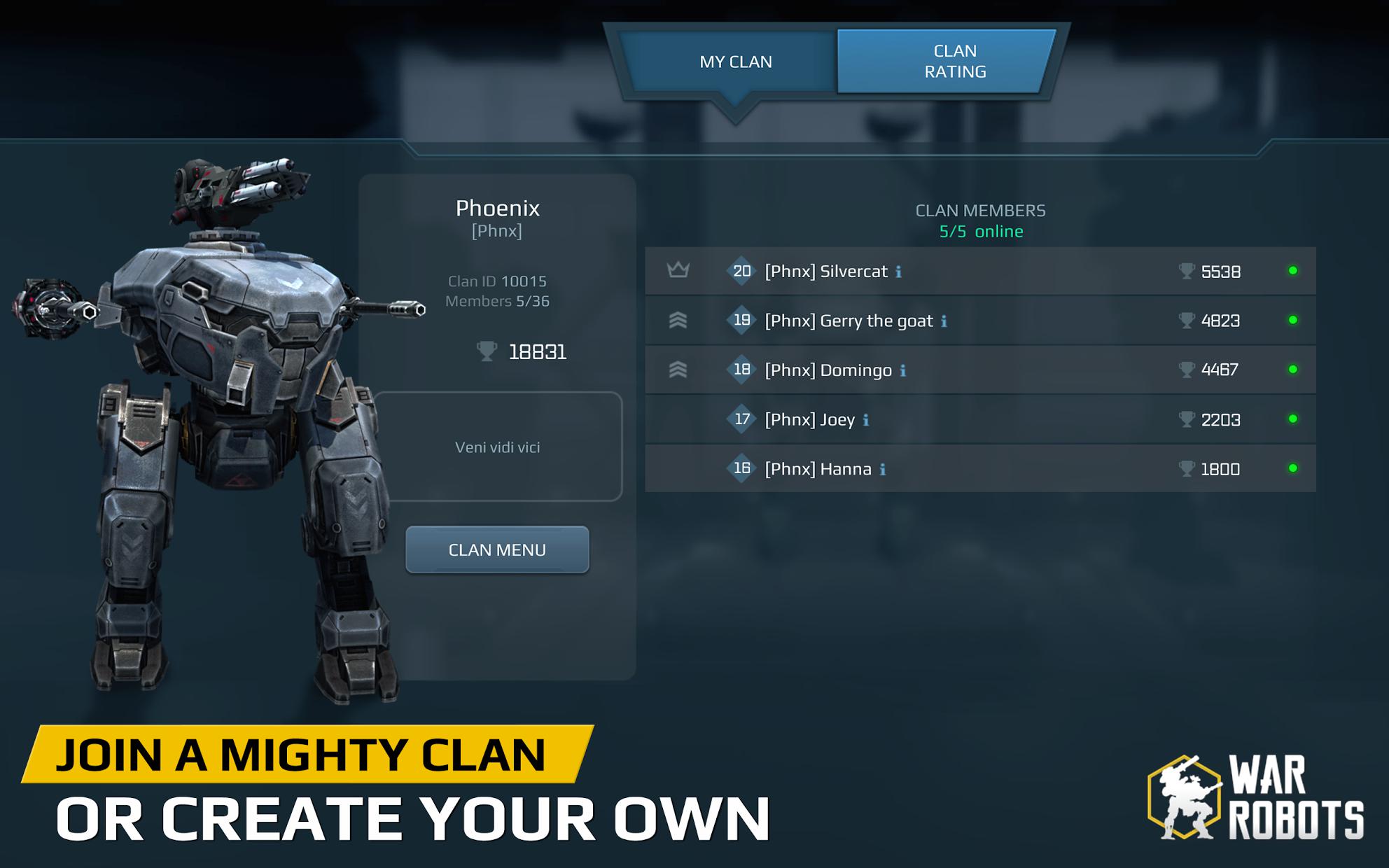Open info details for Silvercat
This screenshot has height=868, width=1389.
click(900, 272)
